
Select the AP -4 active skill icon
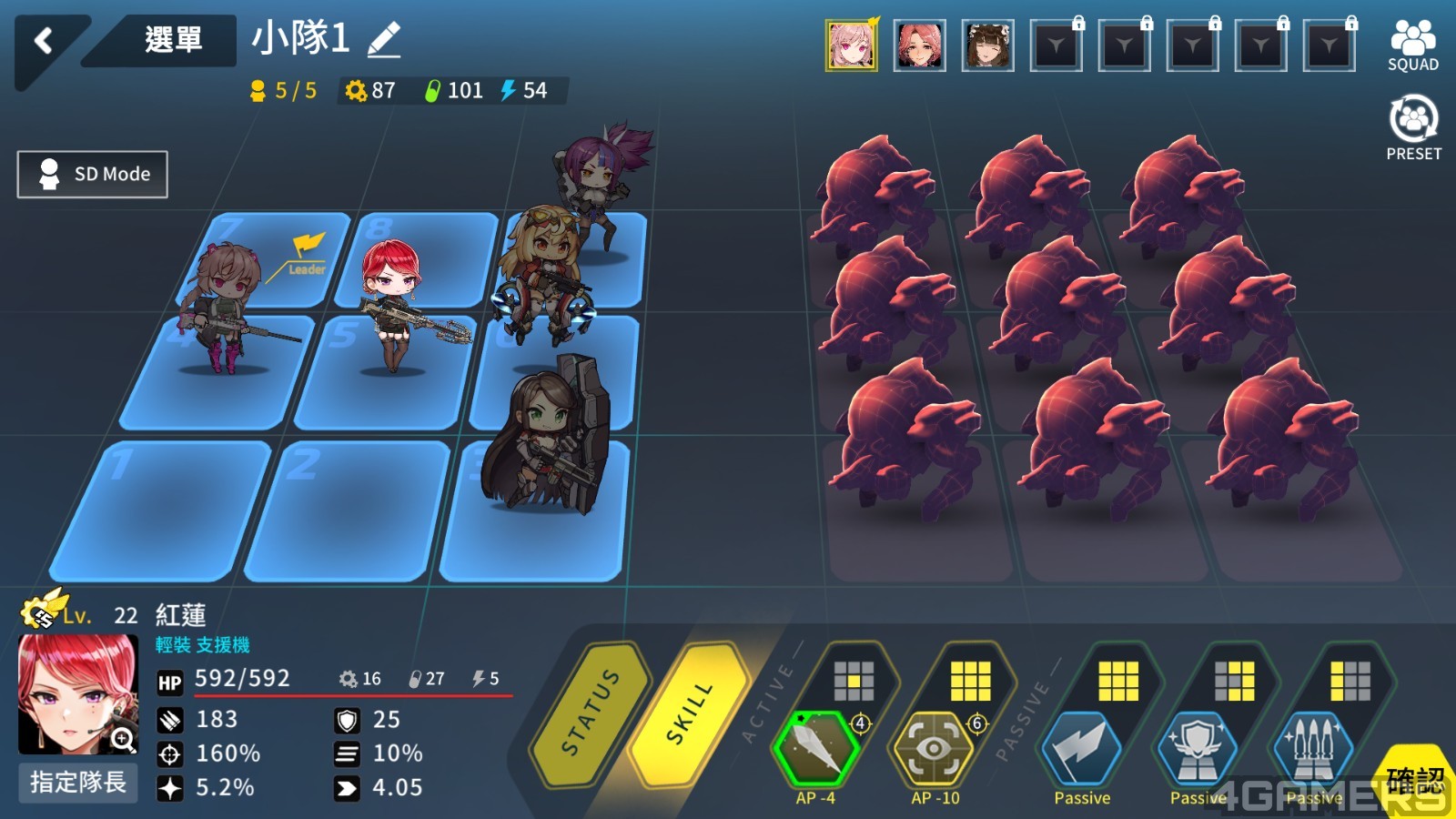coord(815,750)
